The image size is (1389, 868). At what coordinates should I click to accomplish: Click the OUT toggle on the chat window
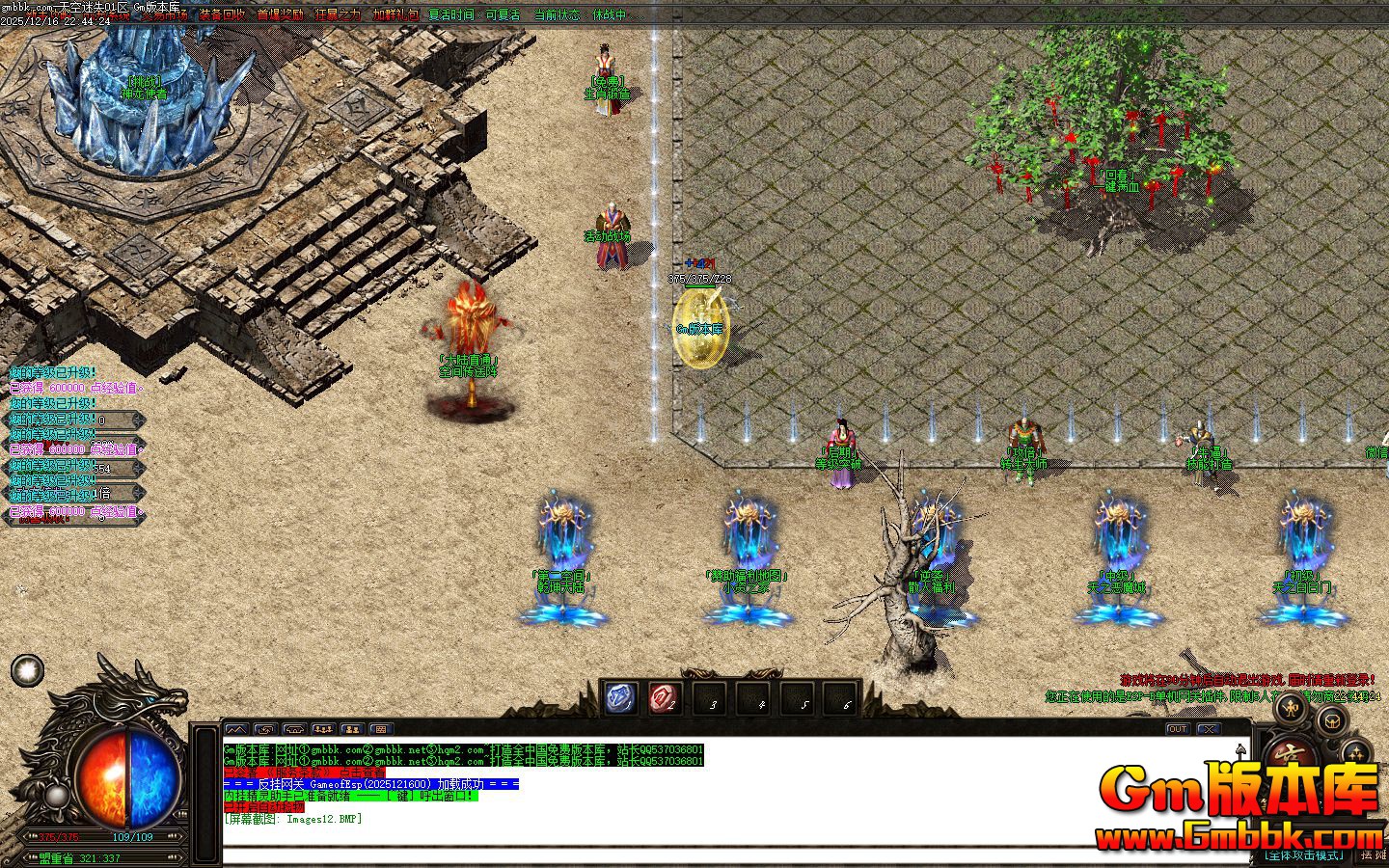tap(1179, 730)
